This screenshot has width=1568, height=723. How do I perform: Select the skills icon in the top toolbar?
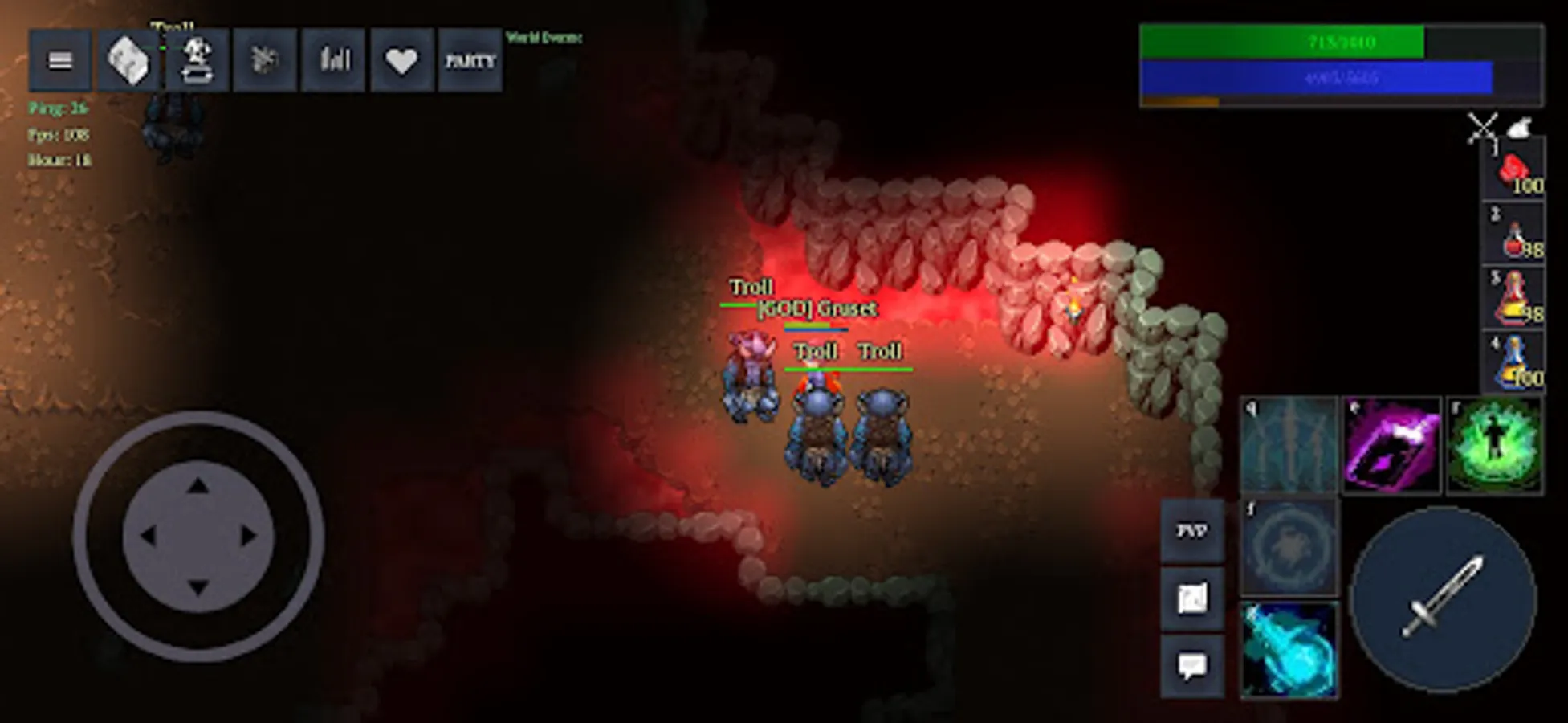pyautogui.click(x=265, y=59)
